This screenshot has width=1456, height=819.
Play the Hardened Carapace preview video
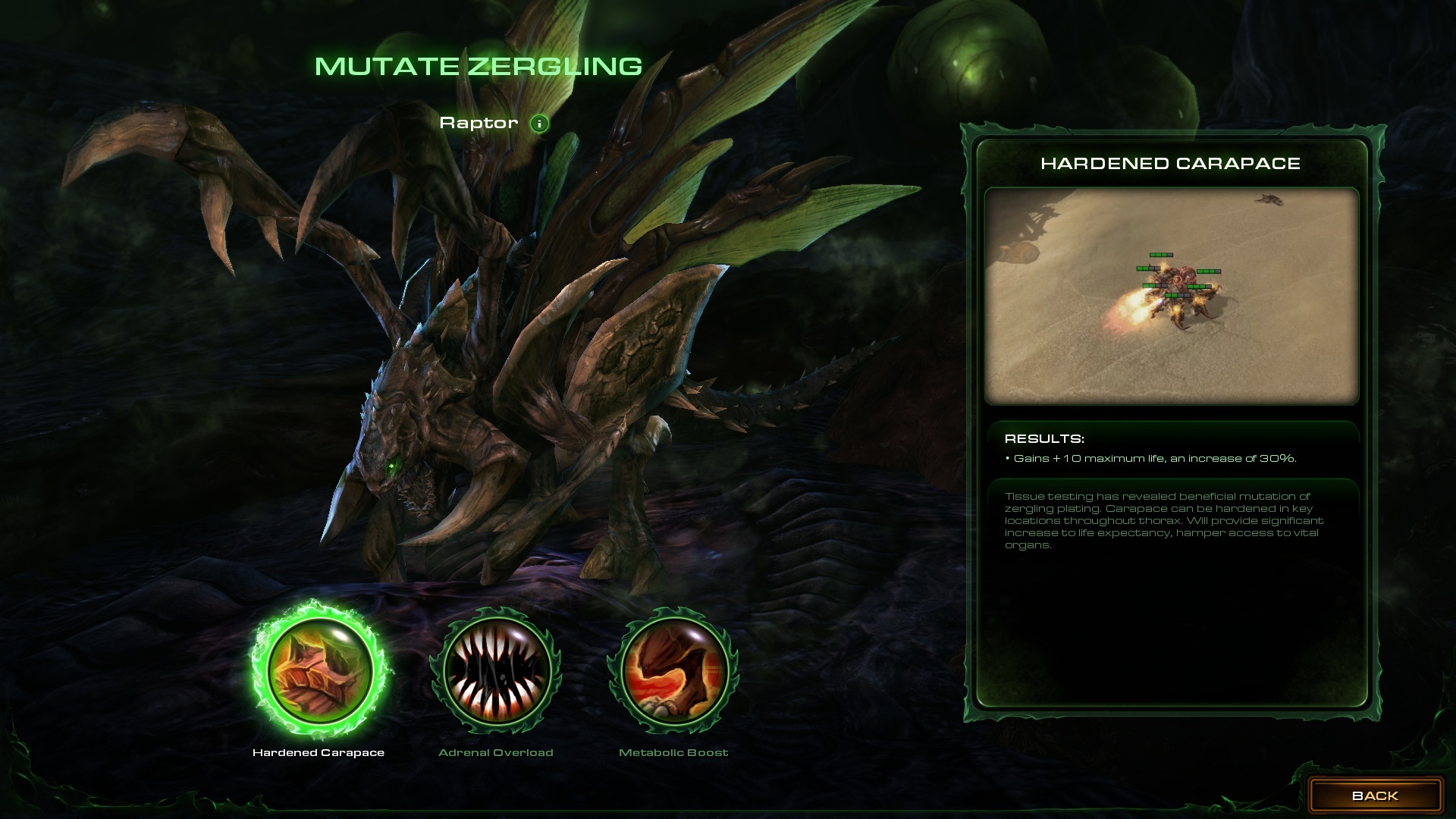point(1171,296)
